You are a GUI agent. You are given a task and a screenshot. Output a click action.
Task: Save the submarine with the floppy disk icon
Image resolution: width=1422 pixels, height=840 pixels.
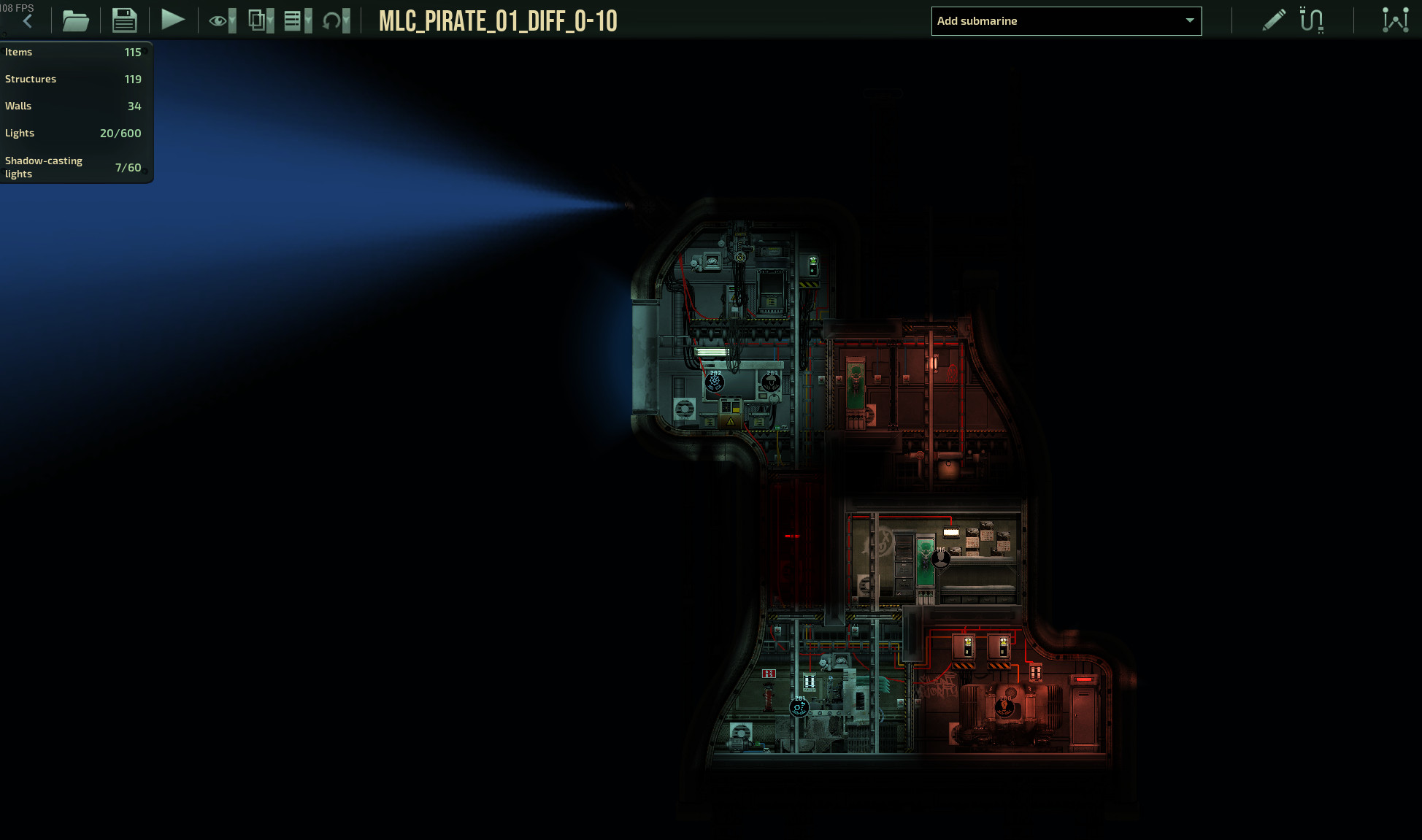pos(124,20)
